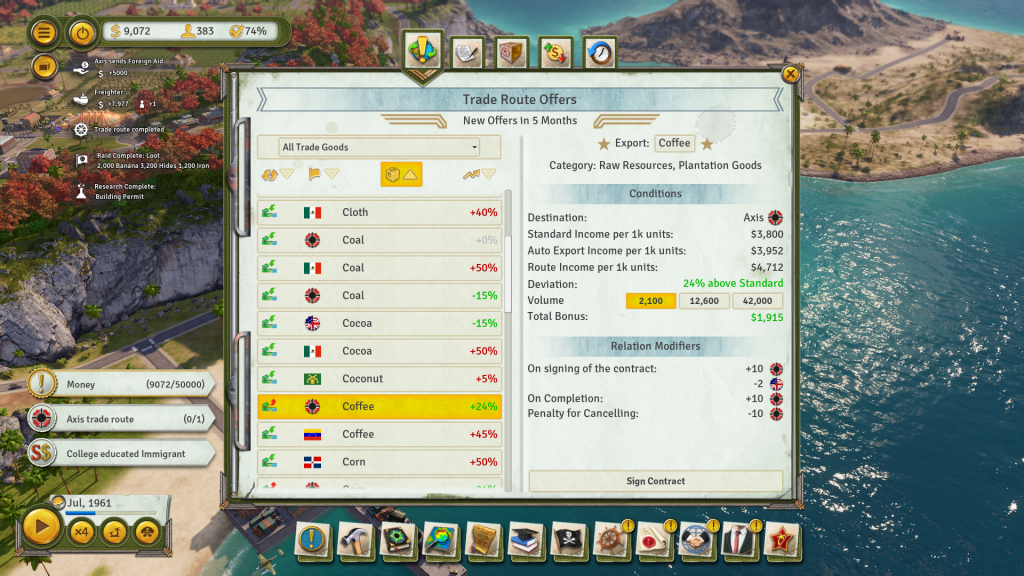1024x576 pixels.
Task: Pick the Coffee offer at +45%
Action: pyautogui.click(x=380, y=434)
